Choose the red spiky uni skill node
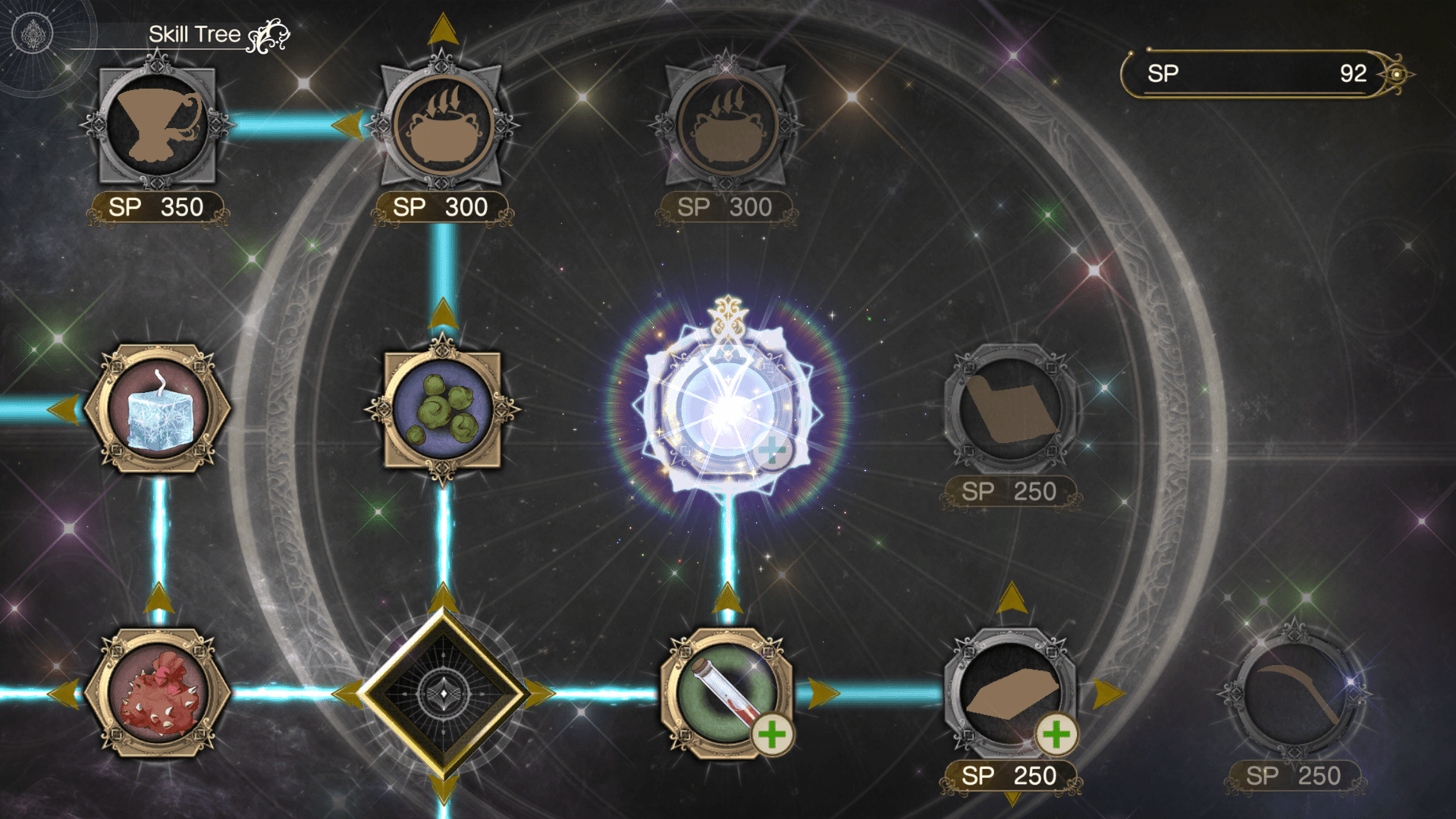This screenshot has width=1456, height=819. click(x=157, y=693)
